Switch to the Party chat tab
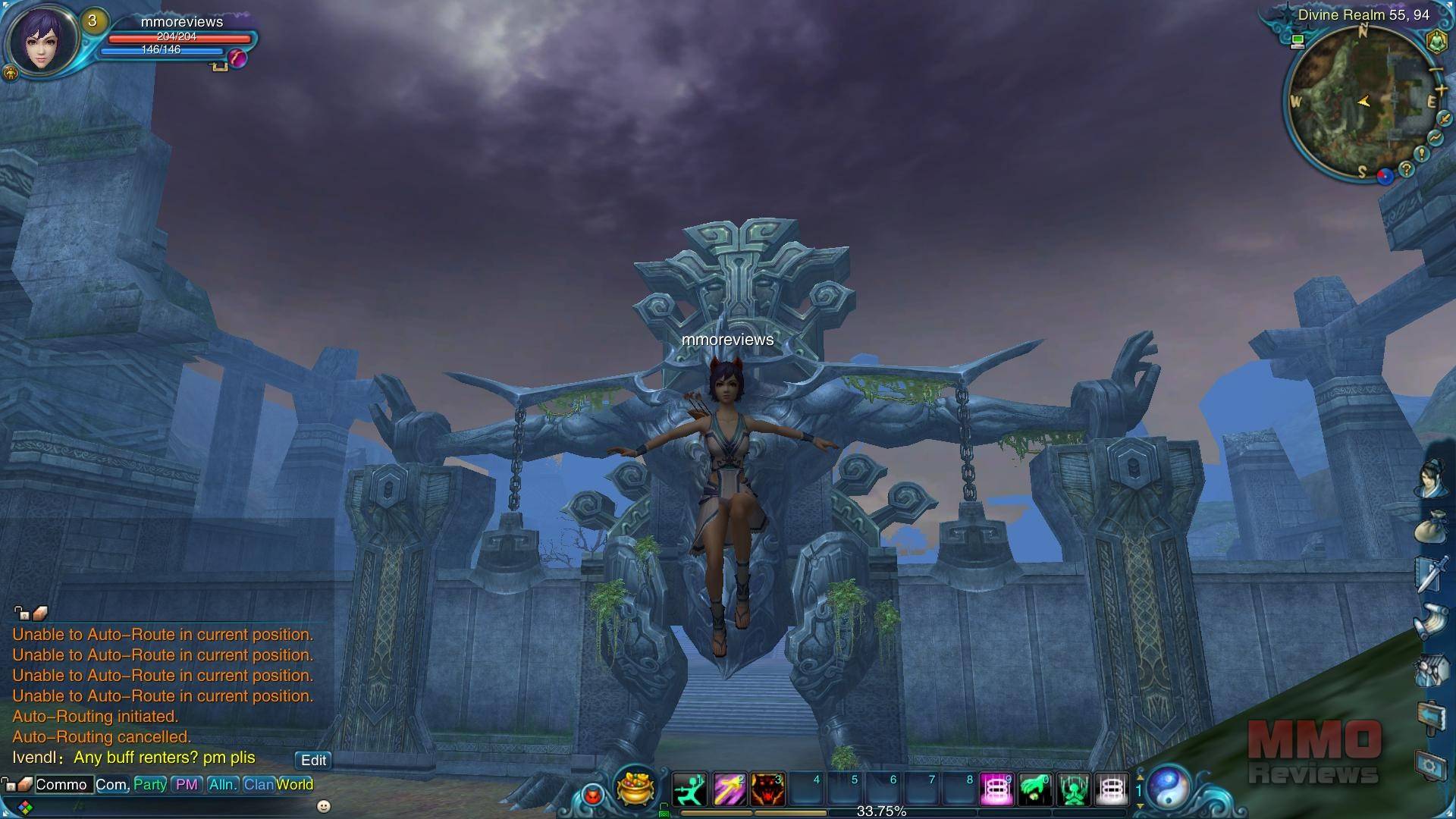Screen dimensions: 1456x819 point(149,785)
